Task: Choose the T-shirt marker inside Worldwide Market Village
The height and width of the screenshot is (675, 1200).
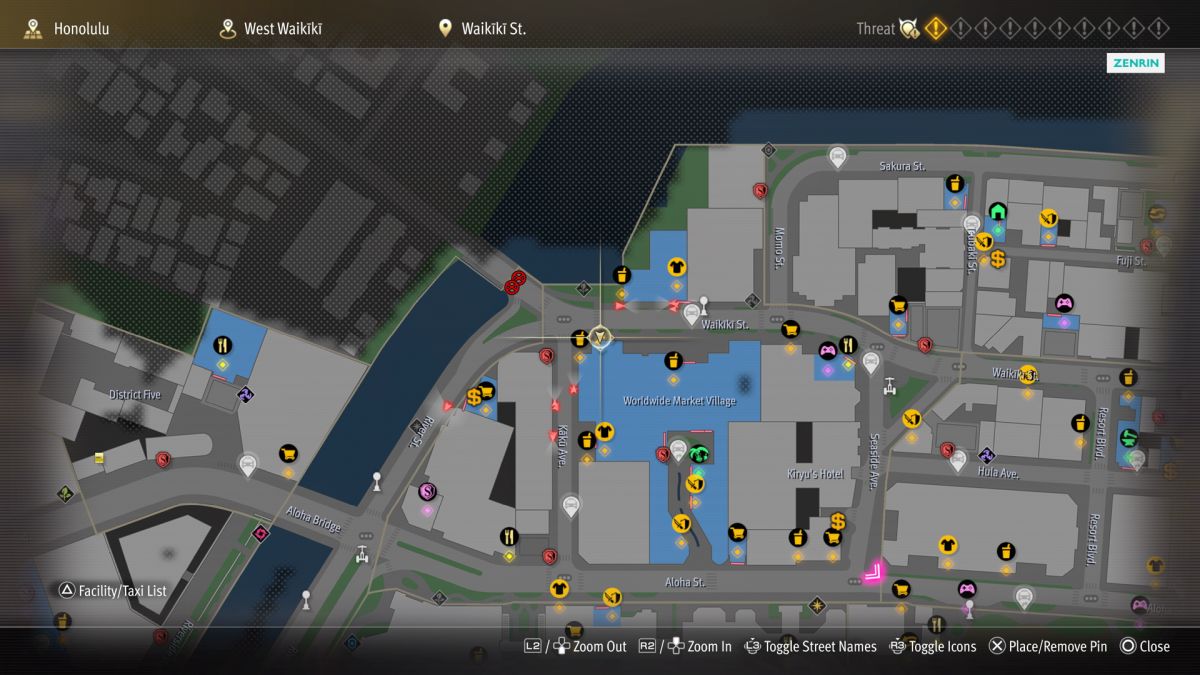Action: click(x=604, y=432)
